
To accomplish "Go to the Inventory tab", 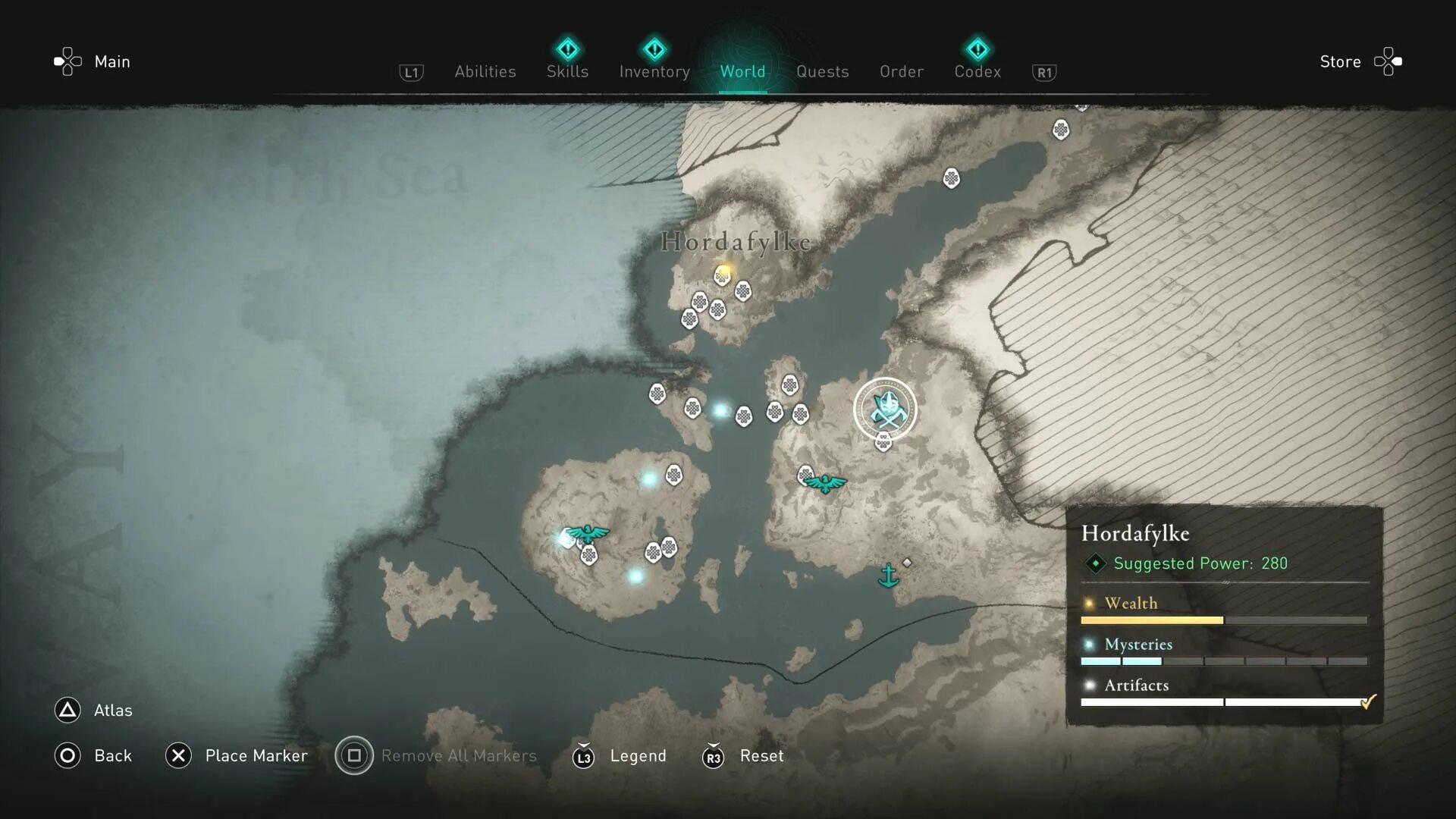I will tap(654, 71).
